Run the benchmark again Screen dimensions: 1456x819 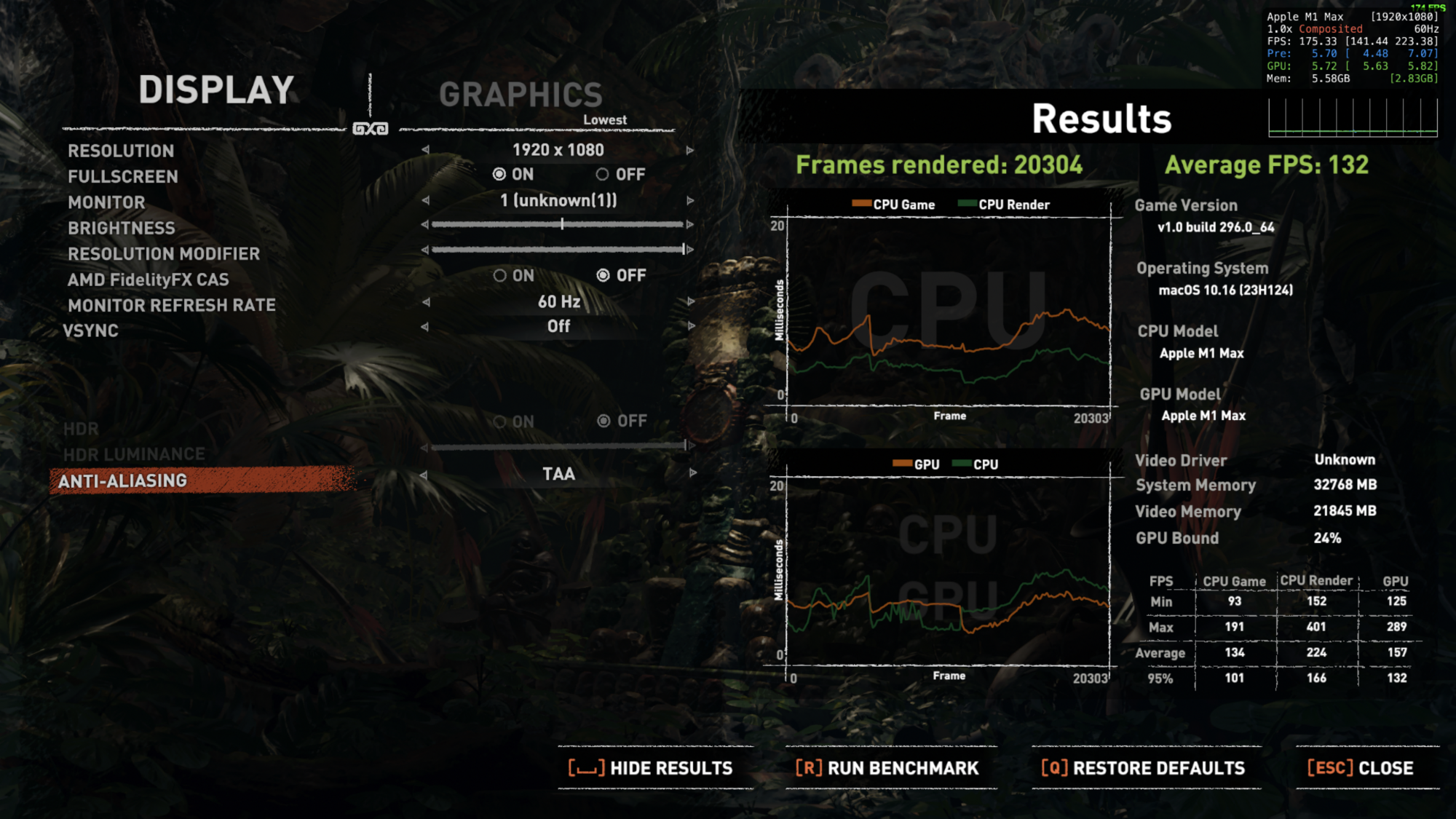click(x=887, y=768)
